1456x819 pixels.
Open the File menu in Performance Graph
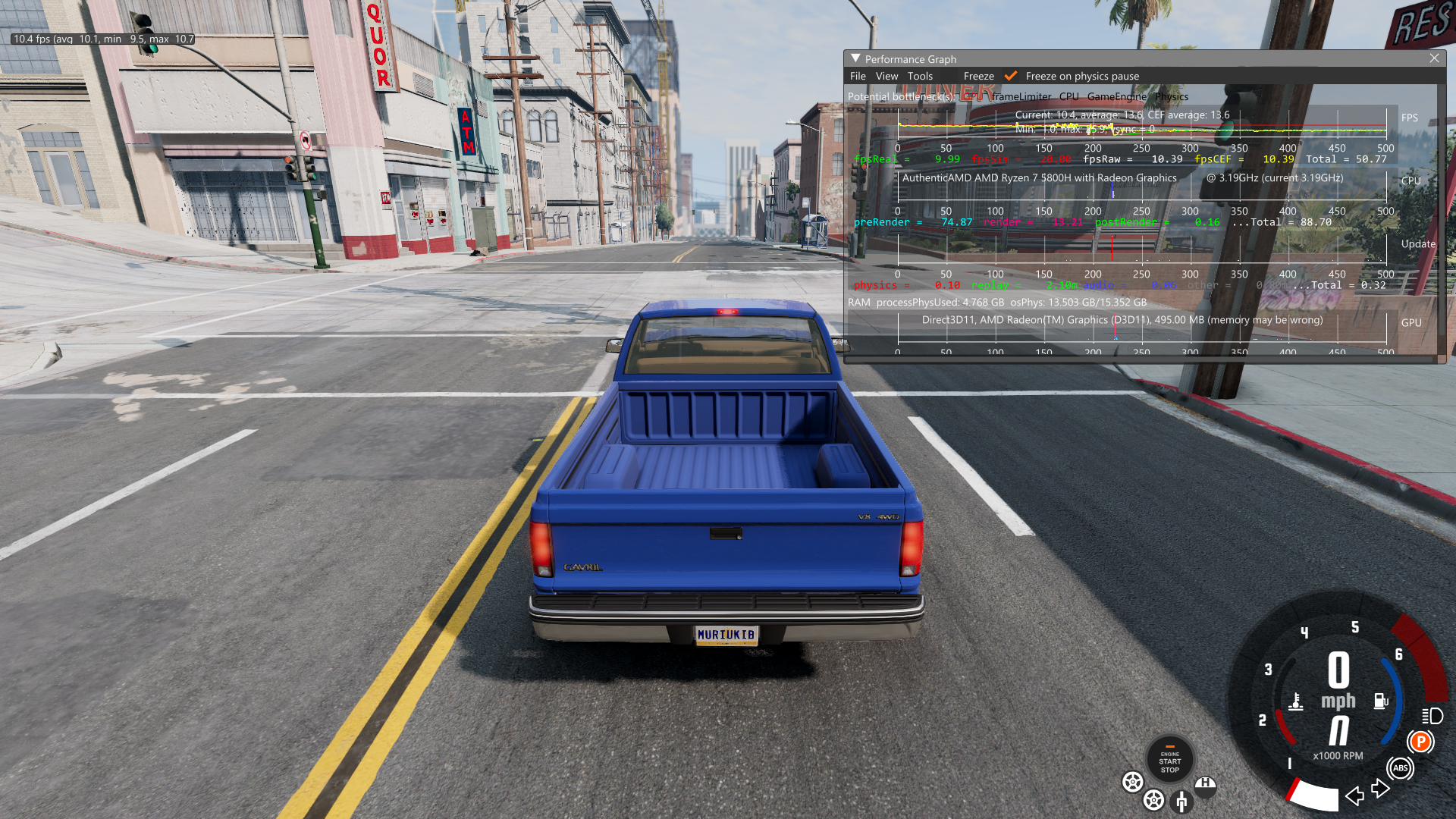click(x=858, y=76)
